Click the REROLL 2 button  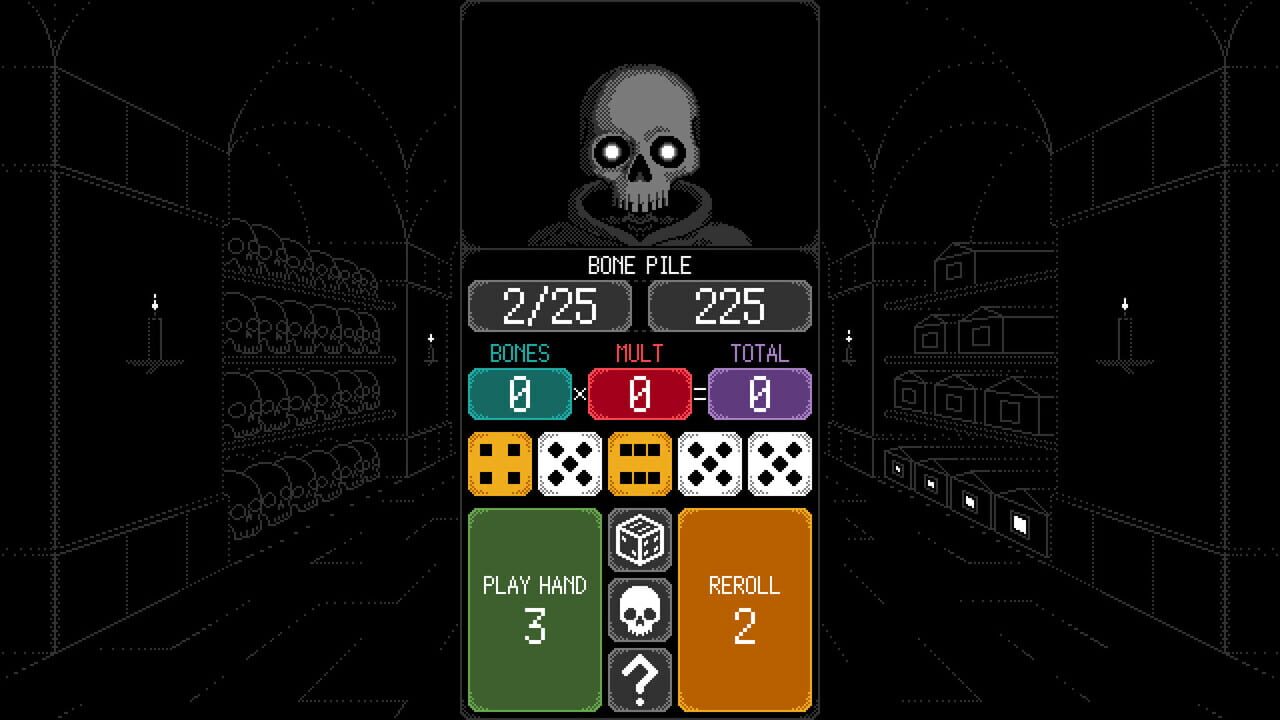pos(745,608)
